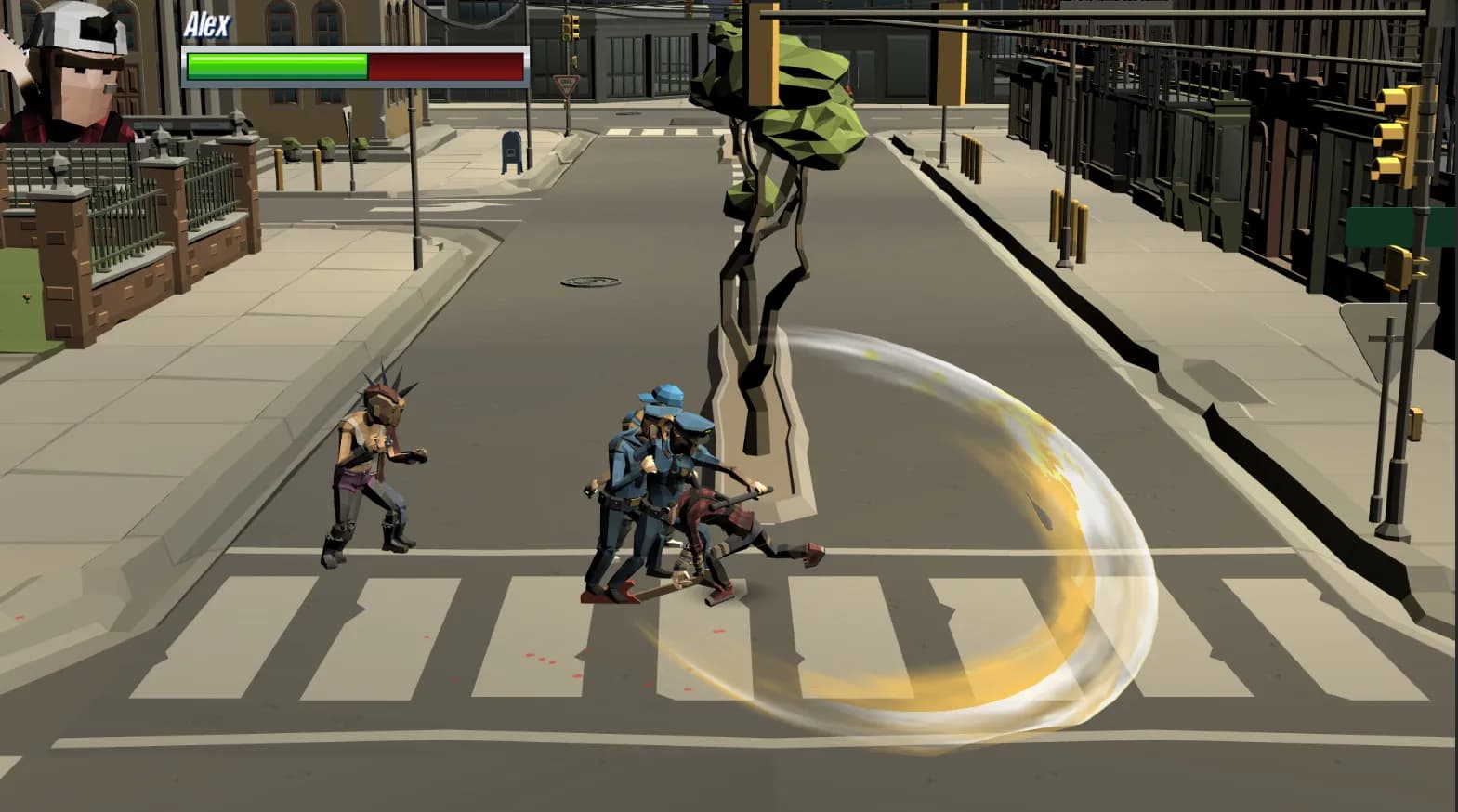Select the yield sign near the intersection
The image size is (1458, 812).
pos(565,85)
